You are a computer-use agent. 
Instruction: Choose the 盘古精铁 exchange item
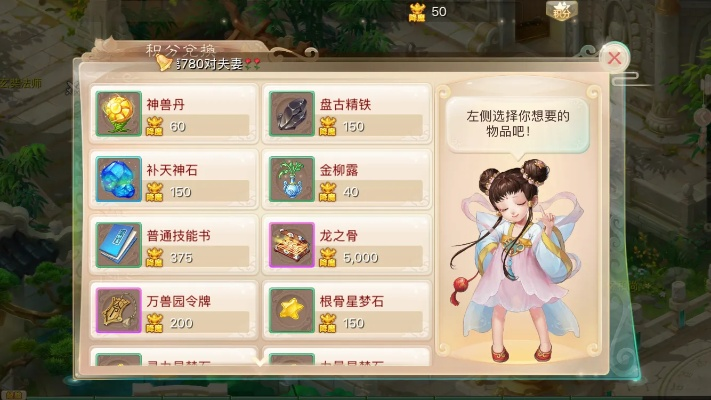click(x=345, y=114)
